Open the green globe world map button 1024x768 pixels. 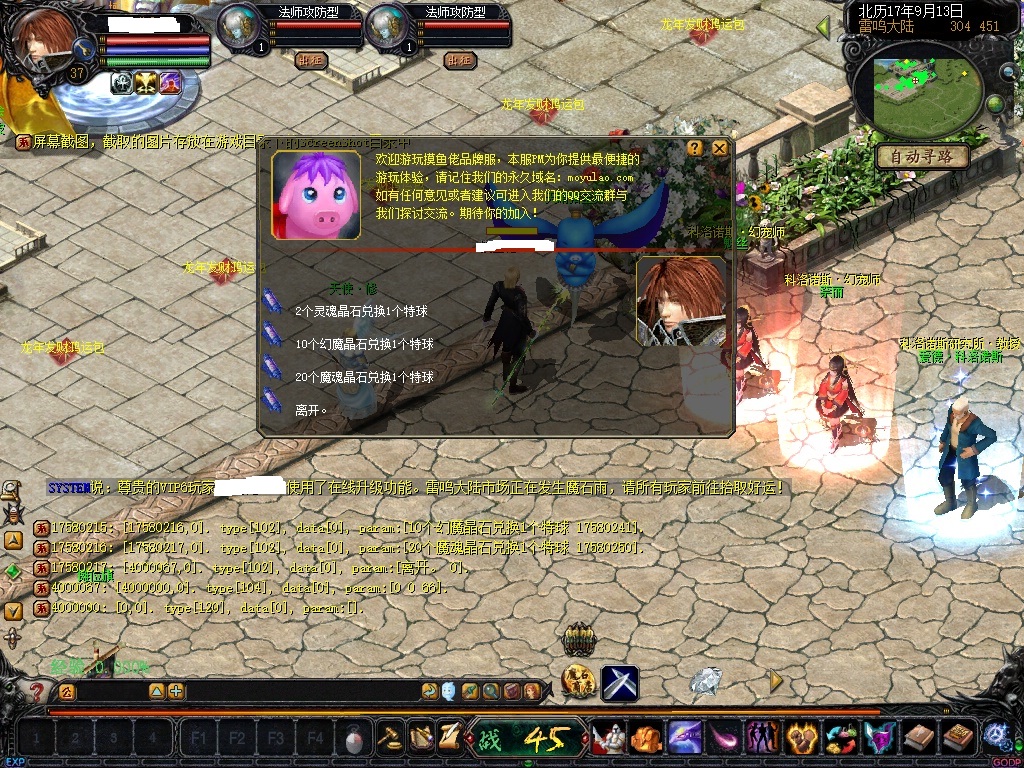[995, 104]
